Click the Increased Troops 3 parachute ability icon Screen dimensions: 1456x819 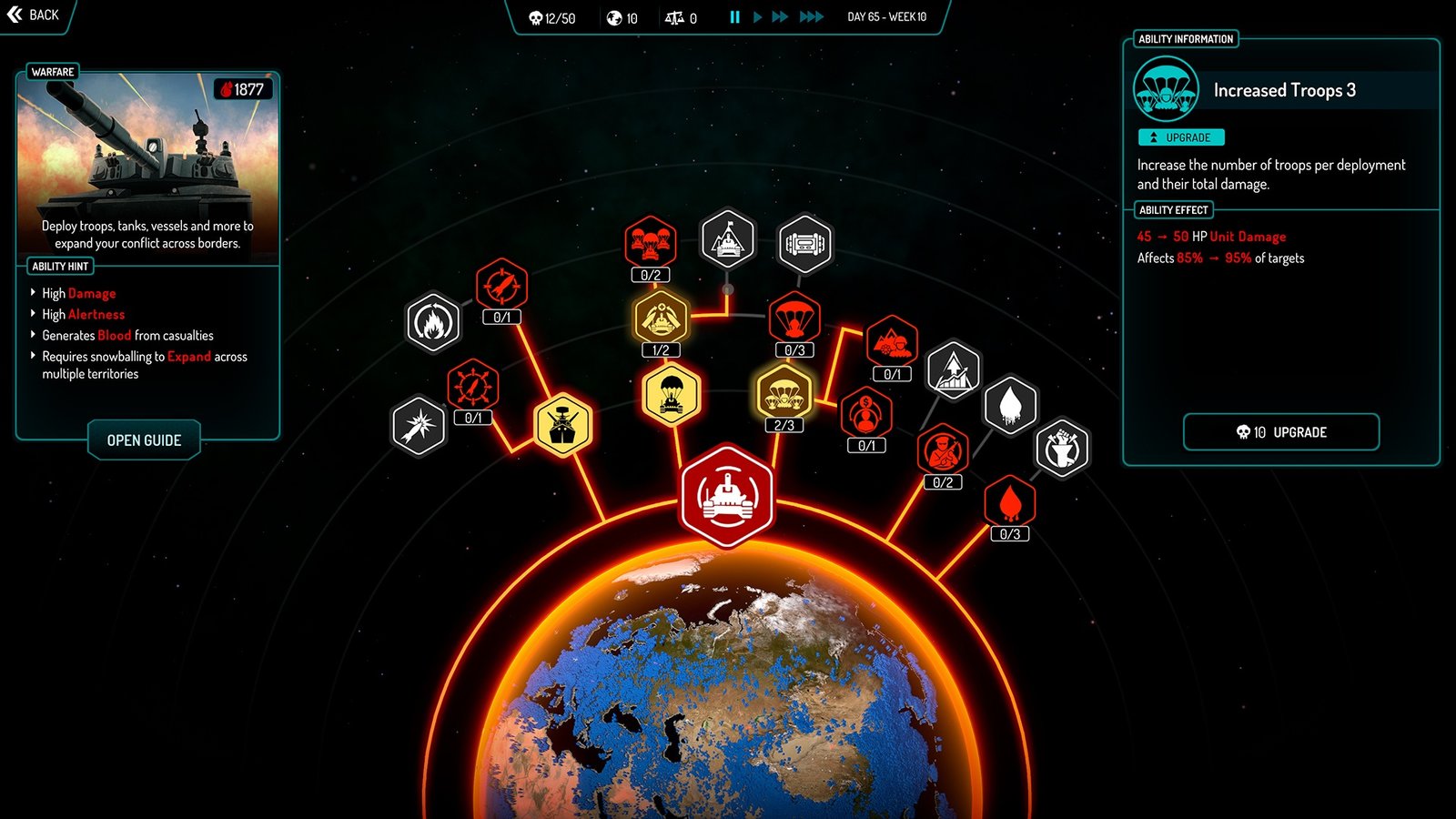[x=1168, y=89]
